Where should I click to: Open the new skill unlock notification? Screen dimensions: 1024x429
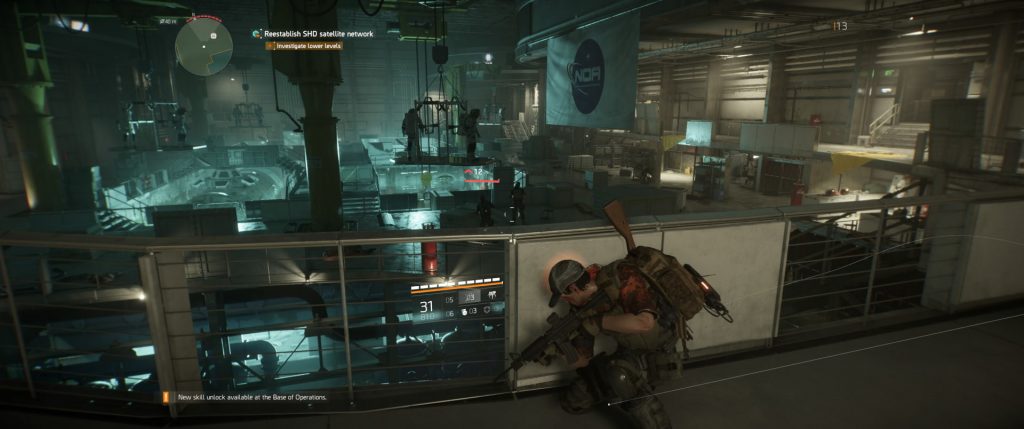(251, 397)
